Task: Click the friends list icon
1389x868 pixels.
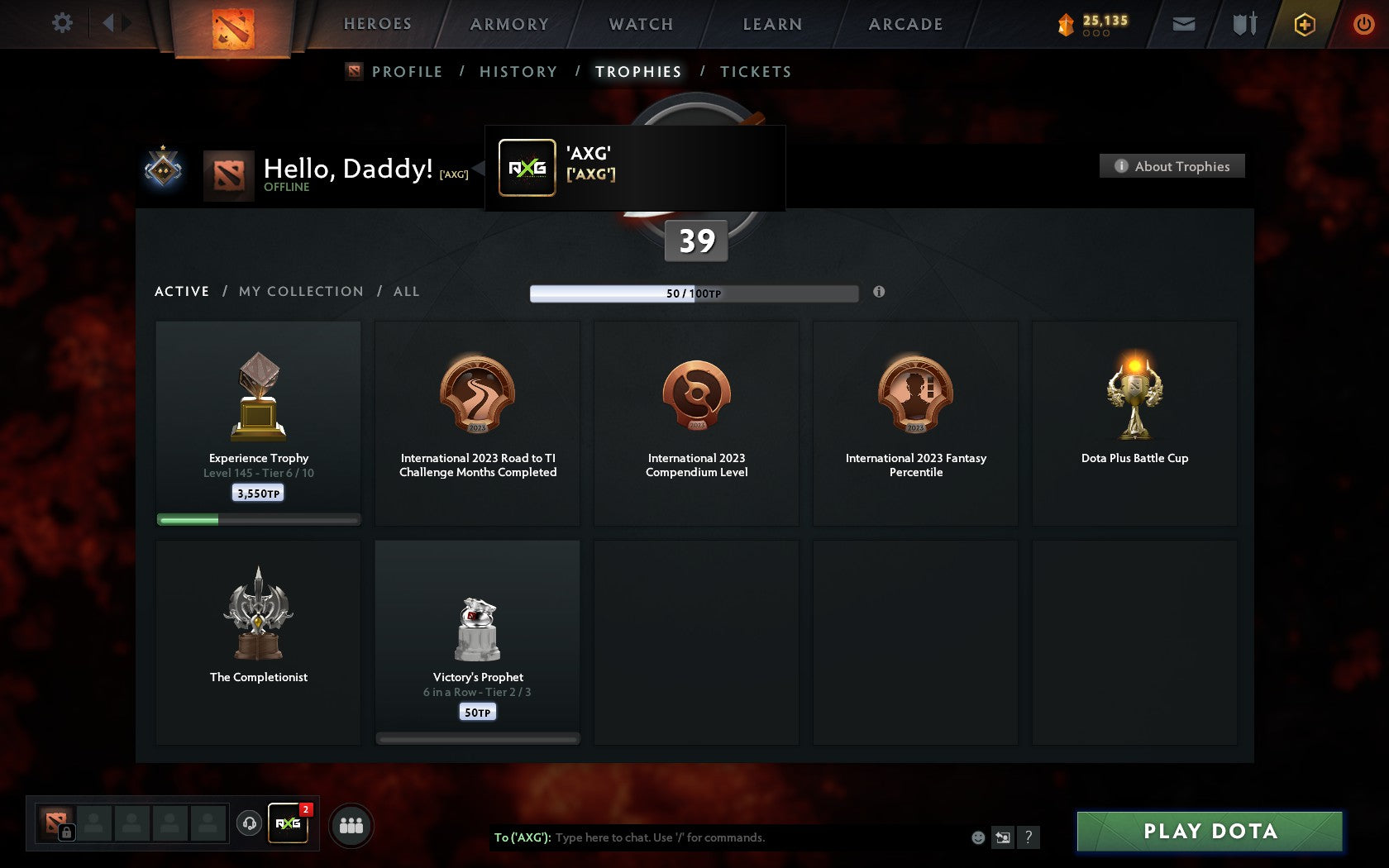Action: coord(352,823)
